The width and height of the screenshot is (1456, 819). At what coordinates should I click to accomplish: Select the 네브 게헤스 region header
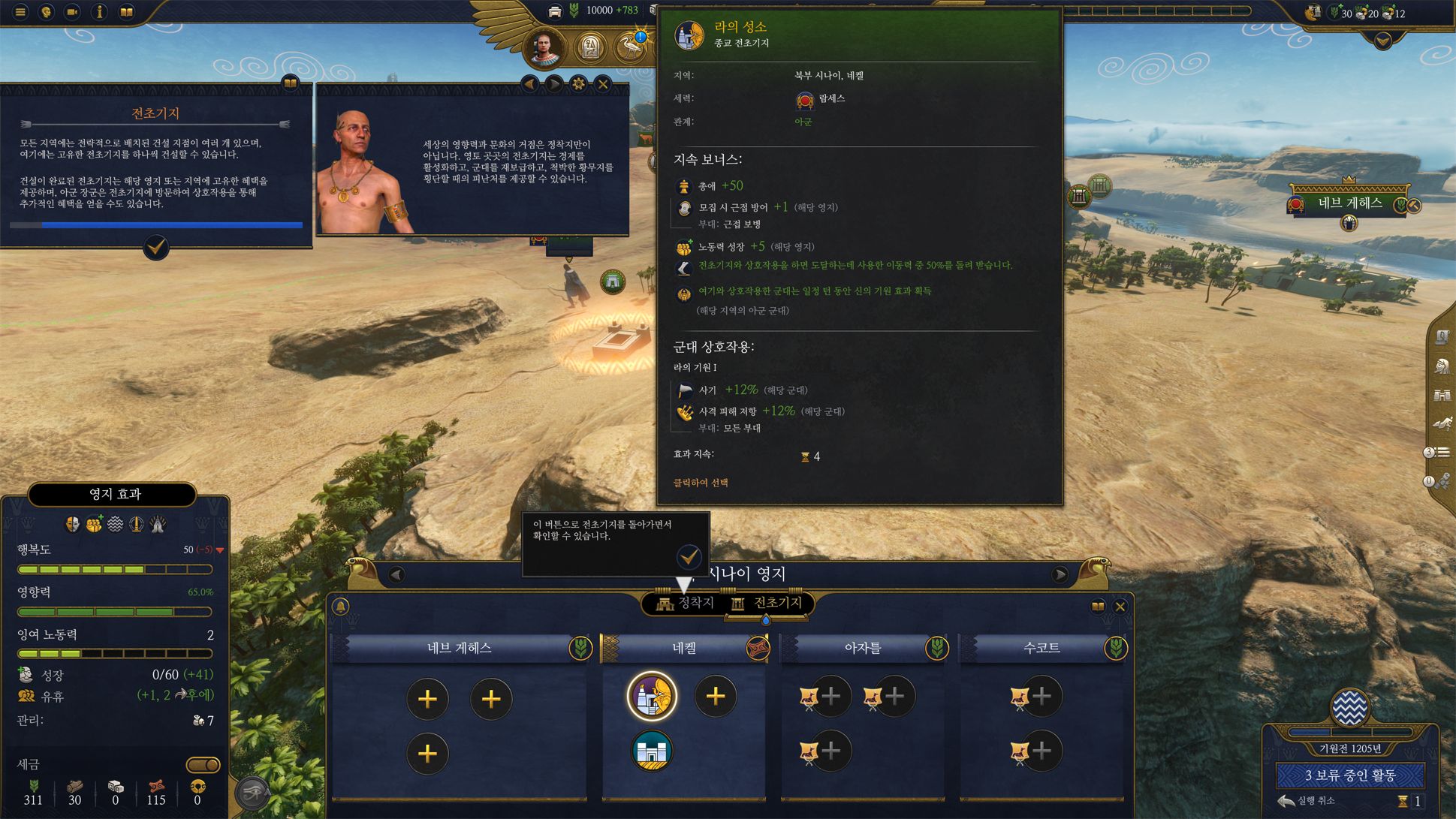[460, 648]
